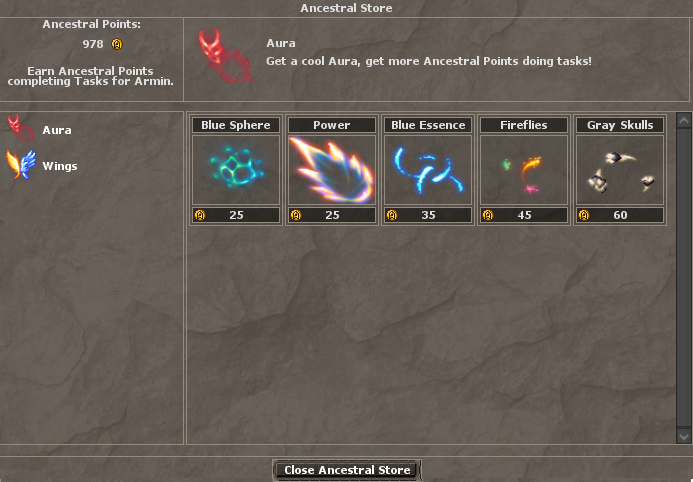Image resolution: width=693 pixels, height=482 pixels.
Task: Switch to the Wings category
Action: click(x=59, y=166)
